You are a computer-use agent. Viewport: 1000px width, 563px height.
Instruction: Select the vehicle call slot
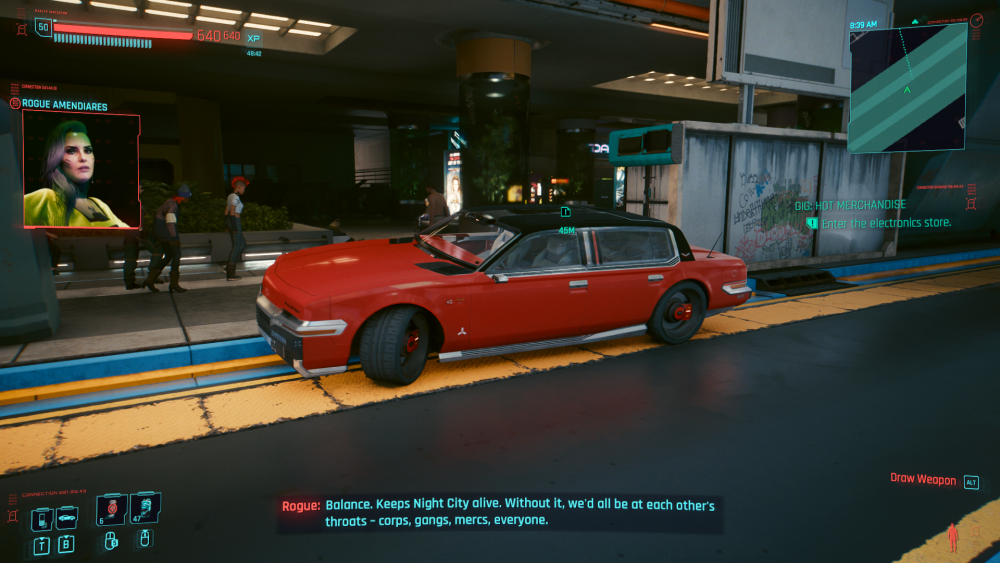[x=67, y=517]
